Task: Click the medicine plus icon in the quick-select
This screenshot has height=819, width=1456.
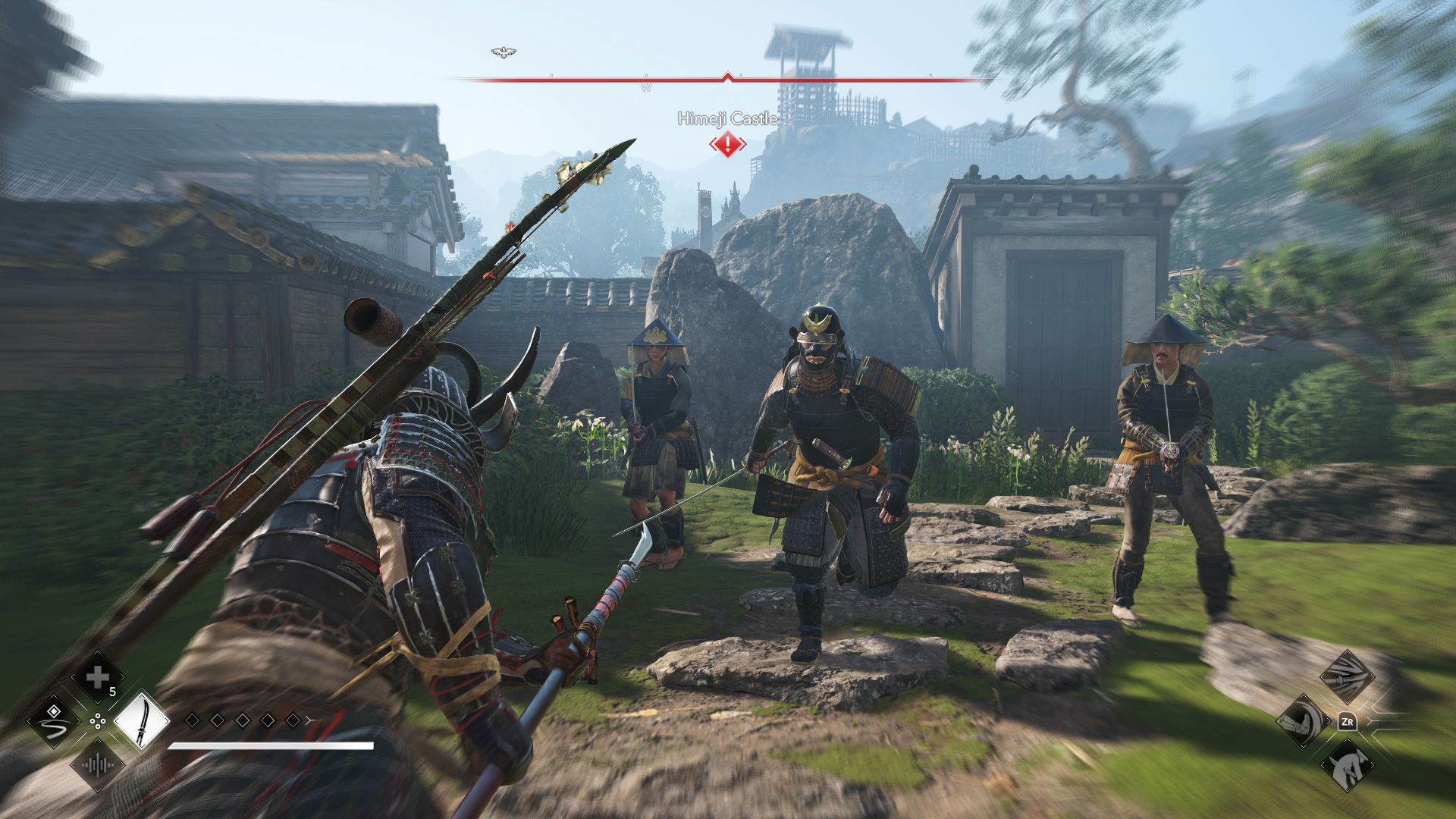Action: [98, 676]
